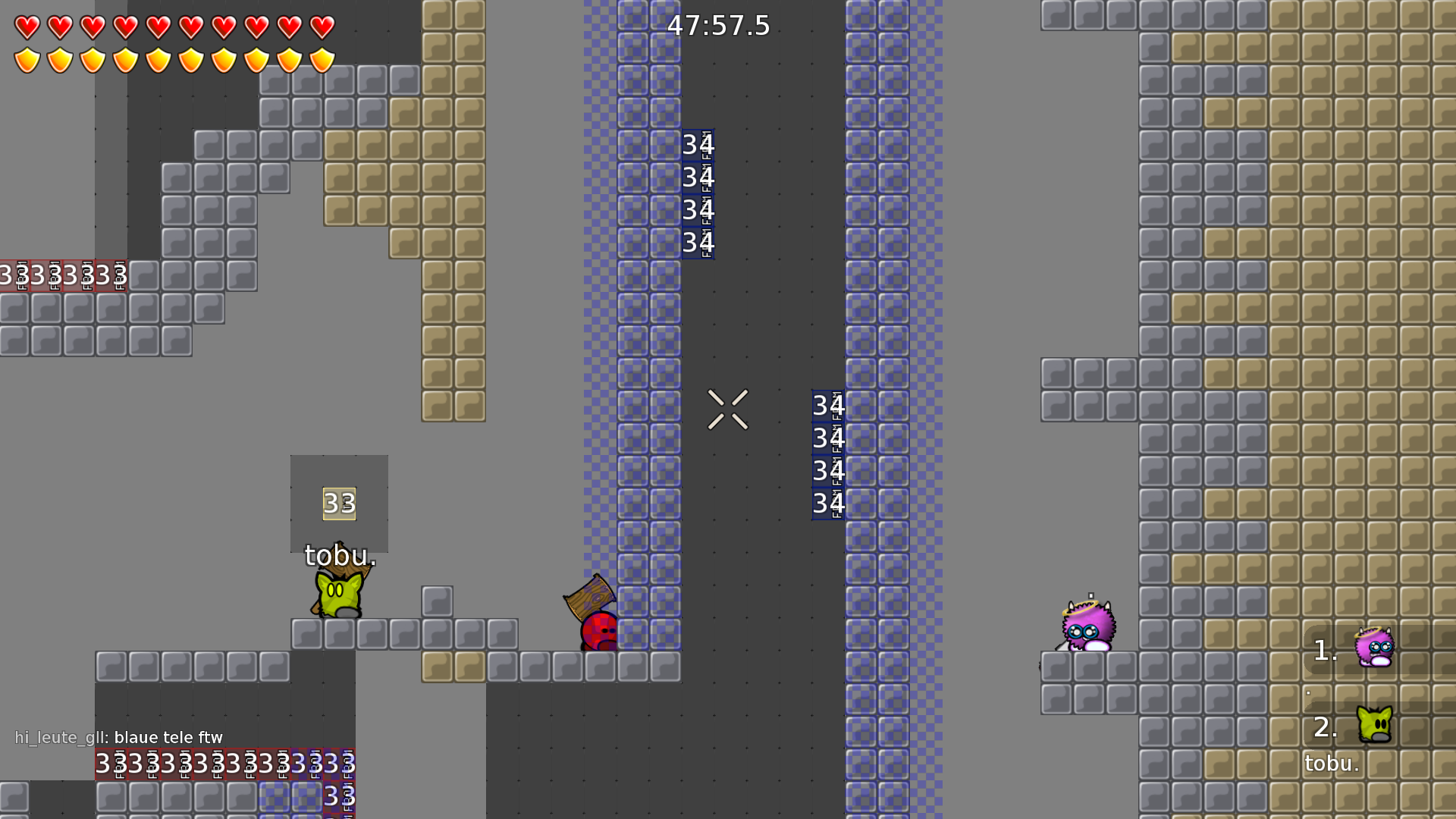Toggle the switch tile numbered 33 near tobu.
Screen dimensions: 1456x819
coord(339,503)
